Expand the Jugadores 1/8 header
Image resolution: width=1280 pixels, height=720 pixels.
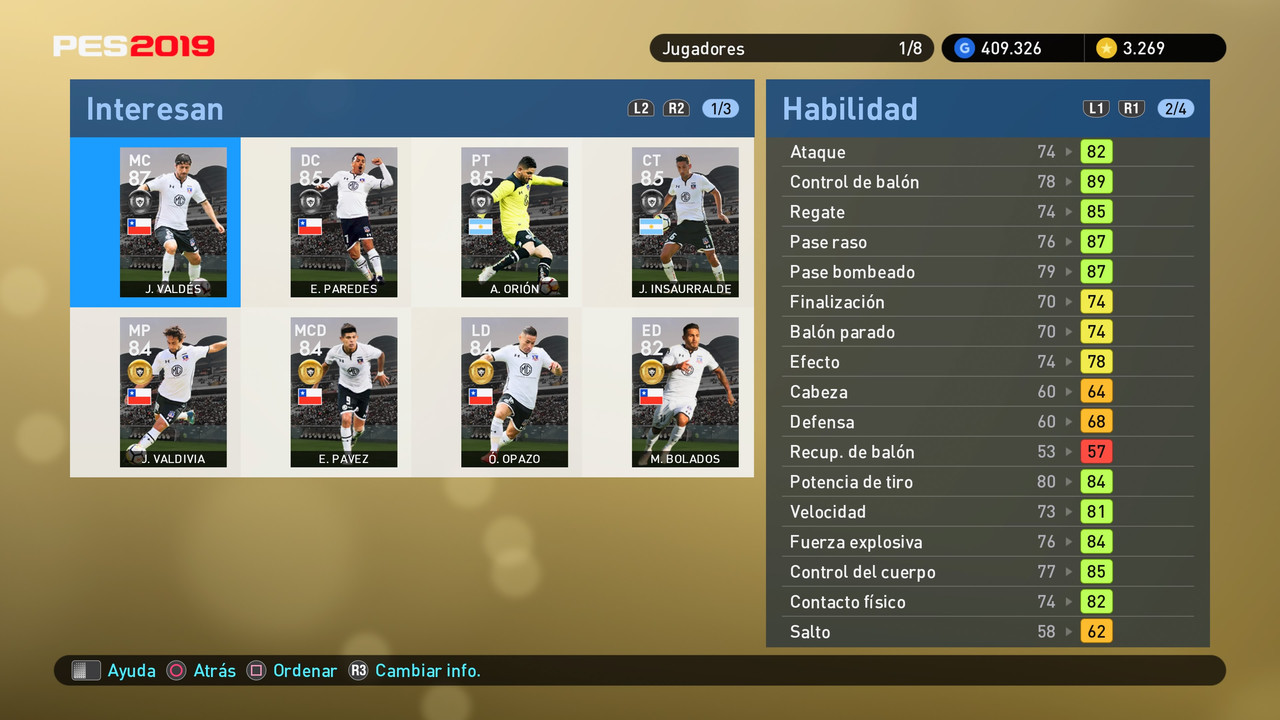[x=792, y=48]
